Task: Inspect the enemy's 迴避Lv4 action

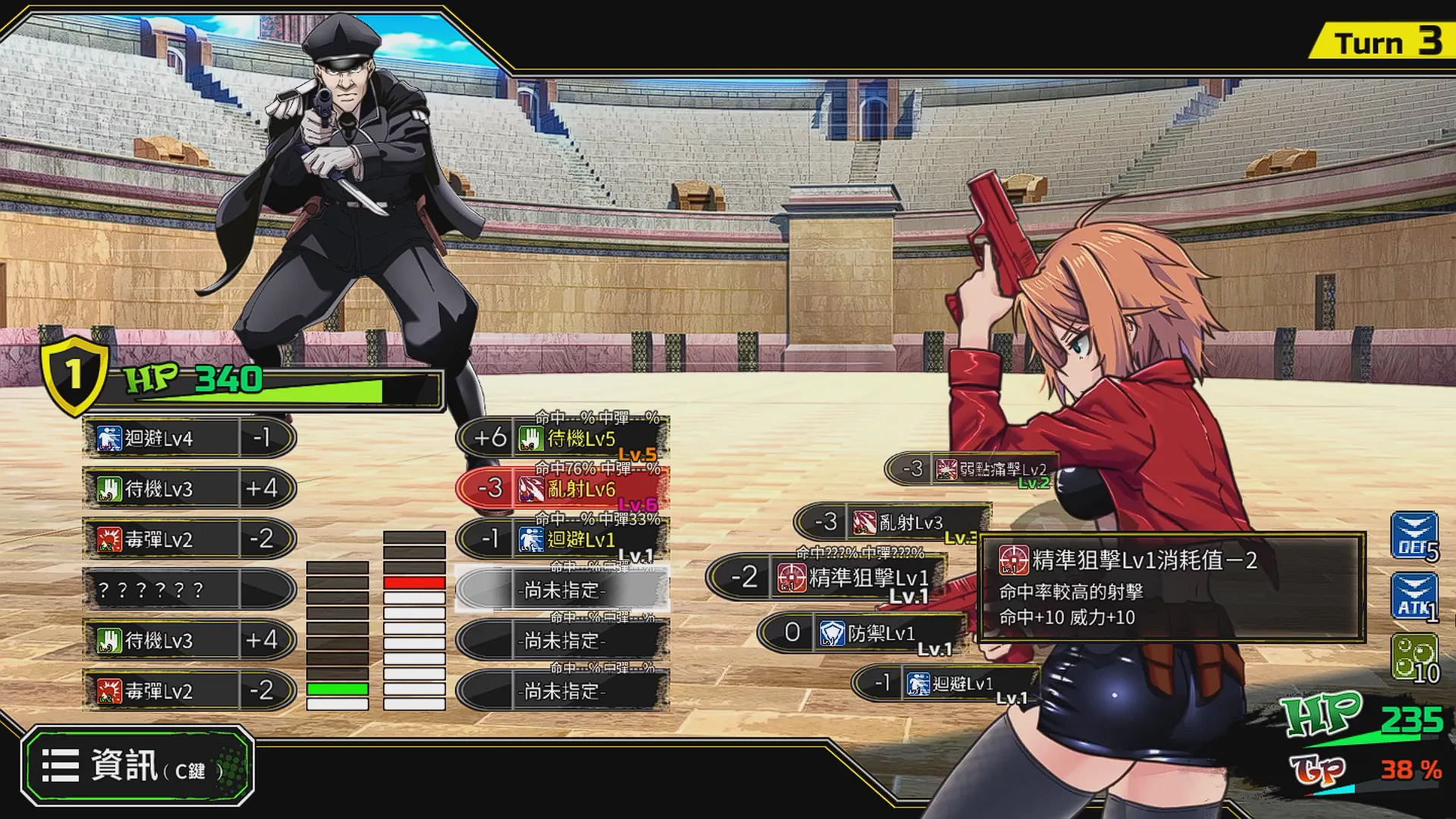Action: coord(189,438)
